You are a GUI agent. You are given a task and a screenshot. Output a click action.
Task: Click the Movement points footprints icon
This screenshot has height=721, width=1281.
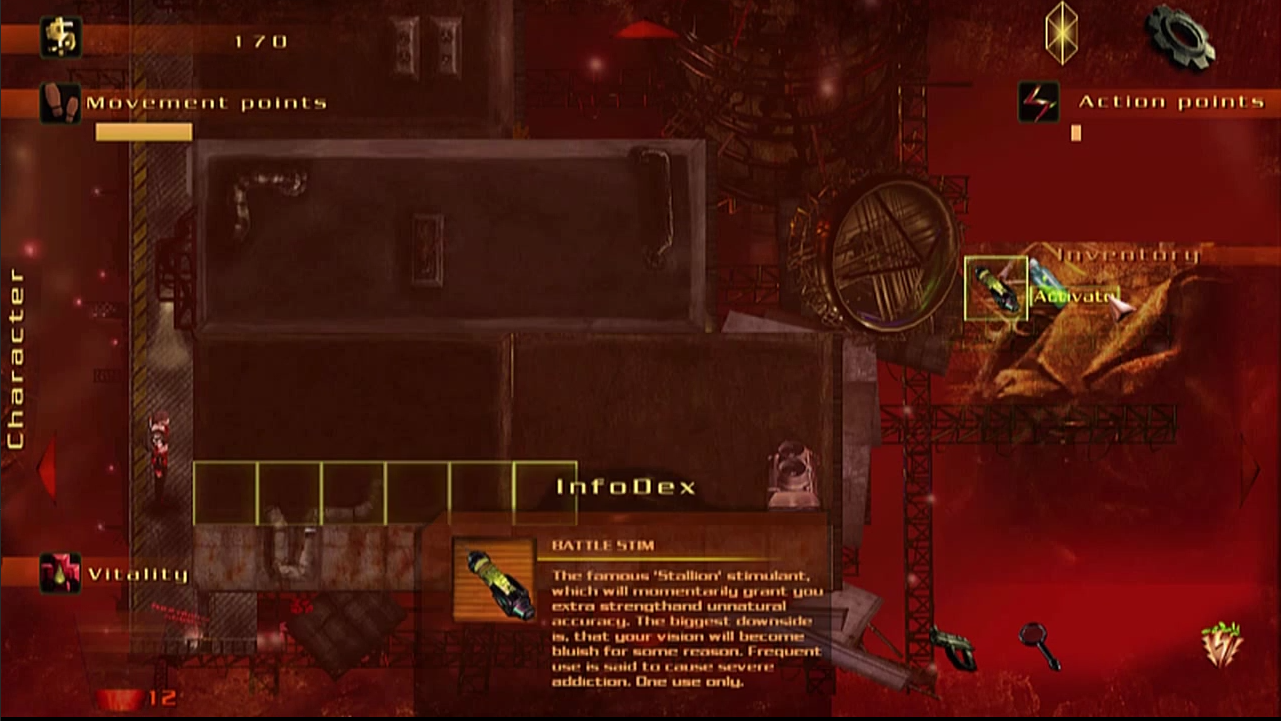(61, 103)
